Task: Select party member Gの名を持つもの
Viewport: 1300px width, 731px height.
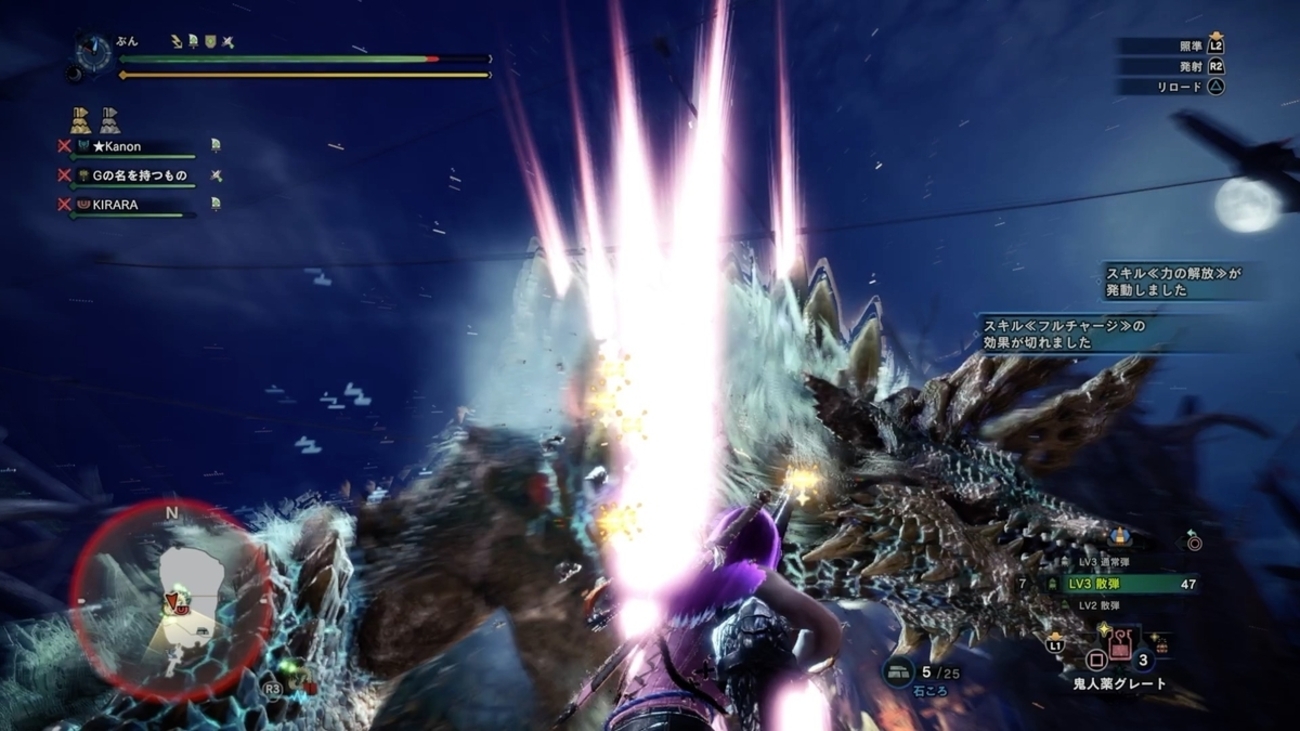Action: 139,176
